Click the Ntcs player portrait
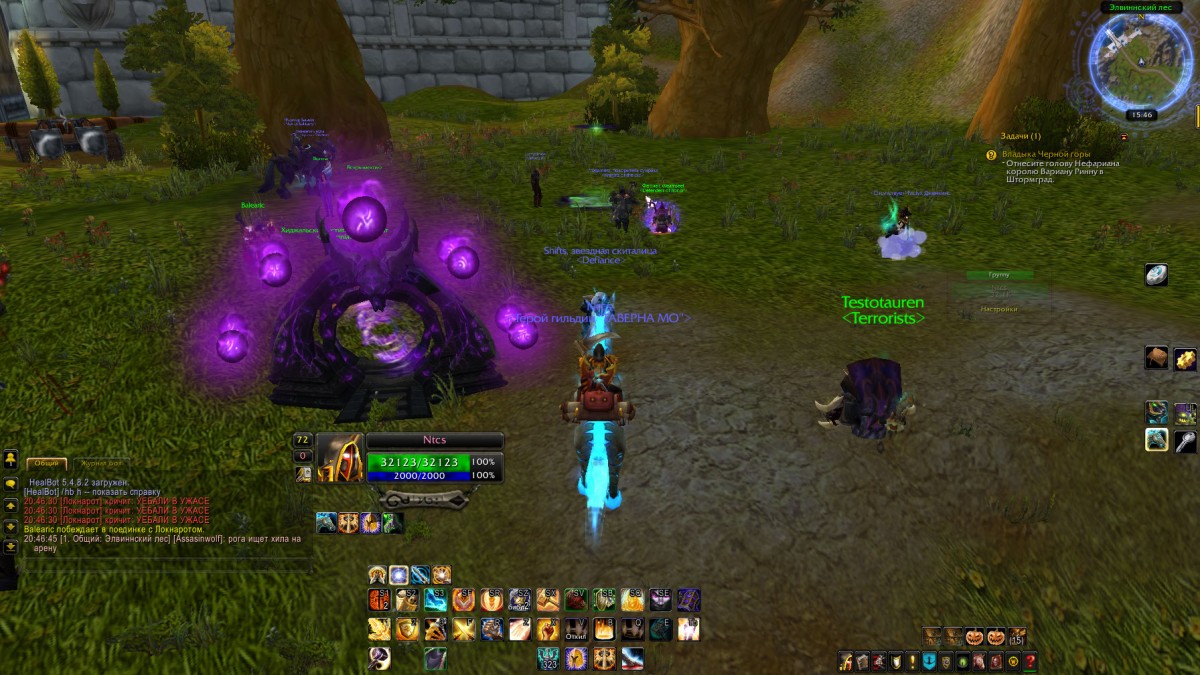Screen dimensions: 1200x675 point(340,458)
